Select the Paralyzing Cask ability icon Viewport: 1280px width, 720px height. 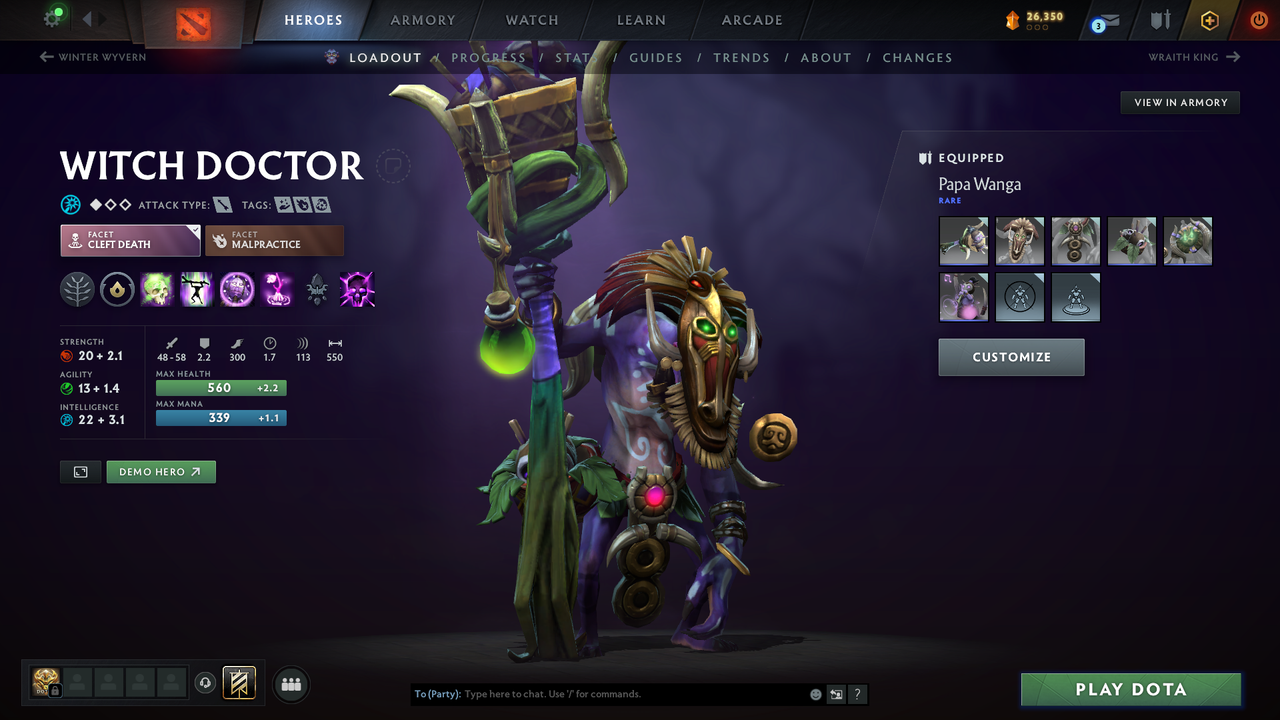(x=157, y=290)
